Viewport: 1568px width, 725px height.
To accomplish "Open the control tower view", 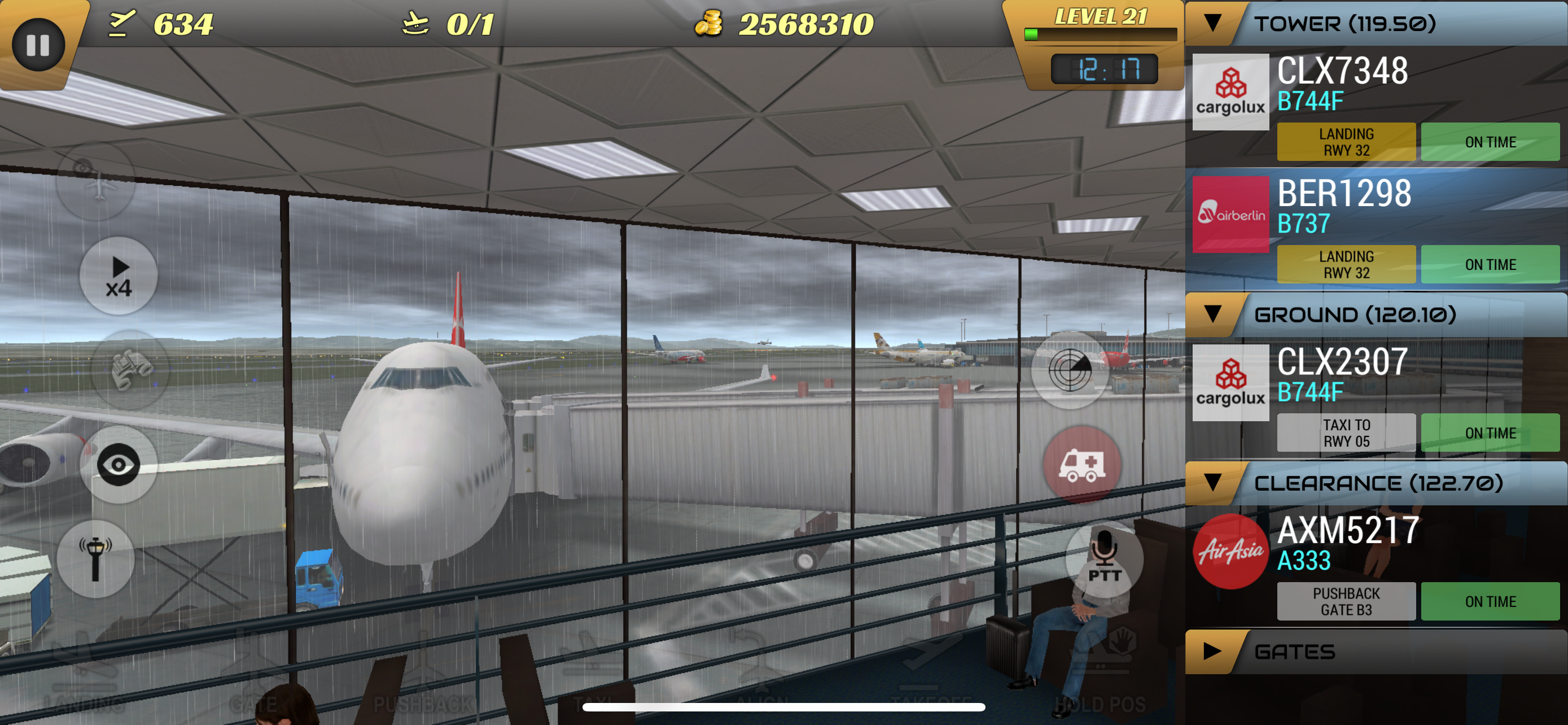I will coord(95,558).
